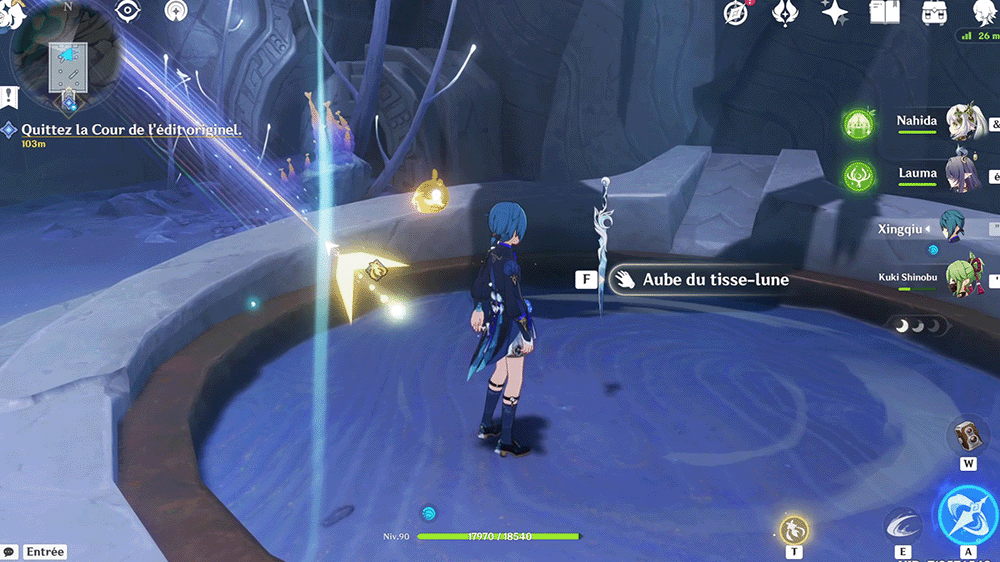Toggle the elemental sight eye icon
Image resolution: width=1000 pixels, height=562 pixels.
pos(126,11)
